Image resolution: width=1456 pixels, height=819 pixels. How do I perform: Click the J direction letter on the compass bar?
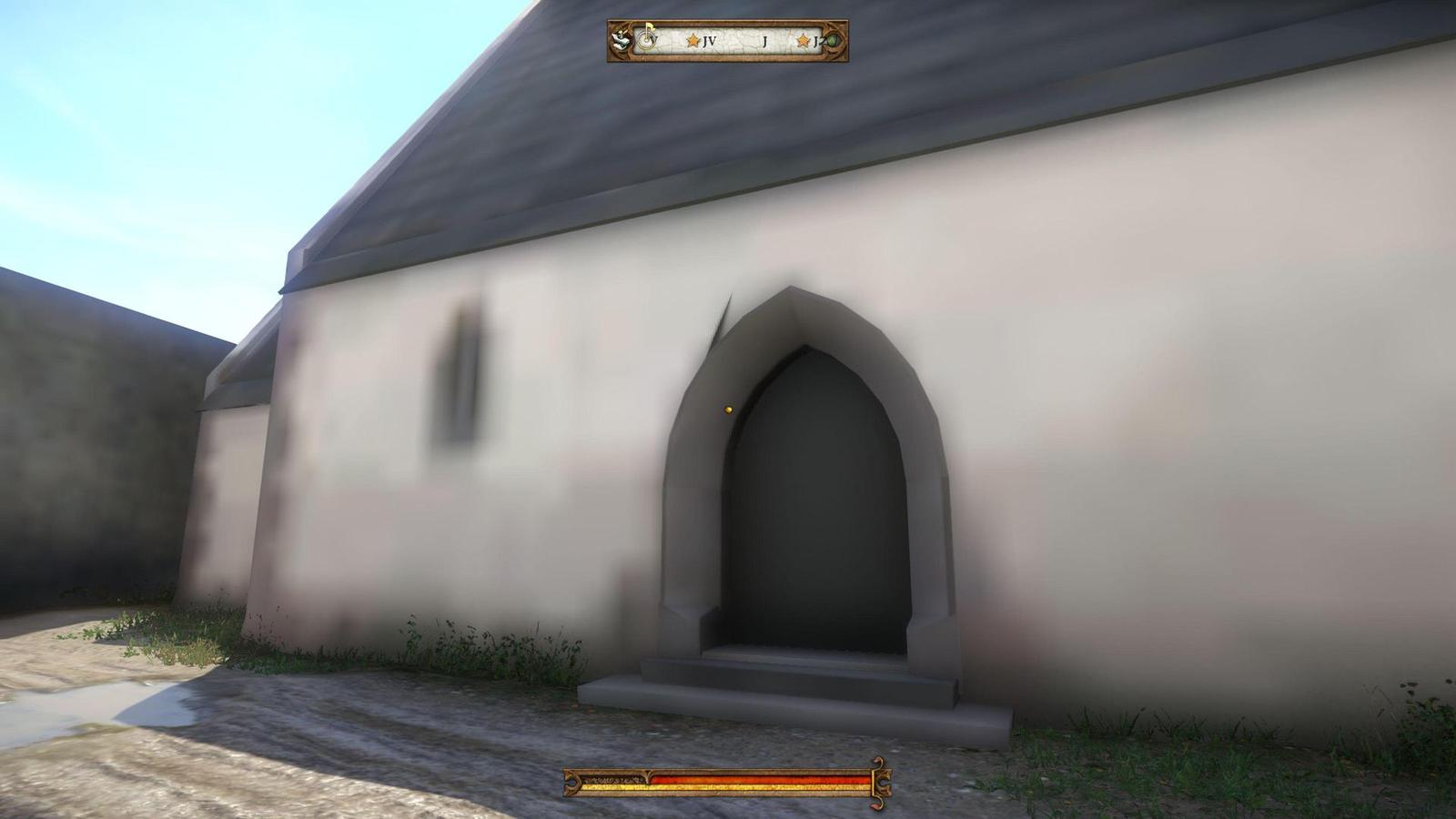764,40
